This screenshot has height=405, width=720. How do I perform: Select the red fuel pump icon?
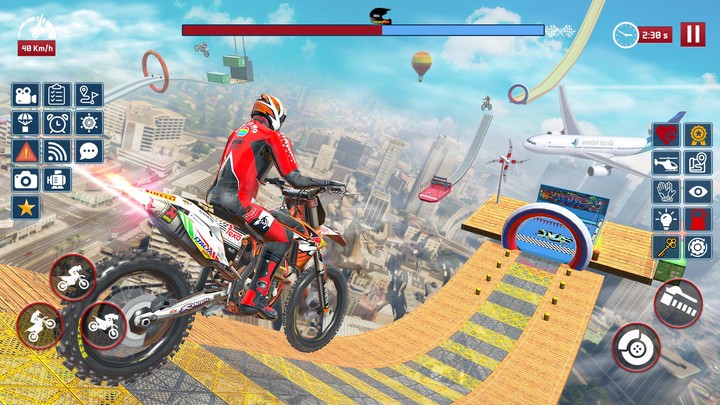point(697,219)
